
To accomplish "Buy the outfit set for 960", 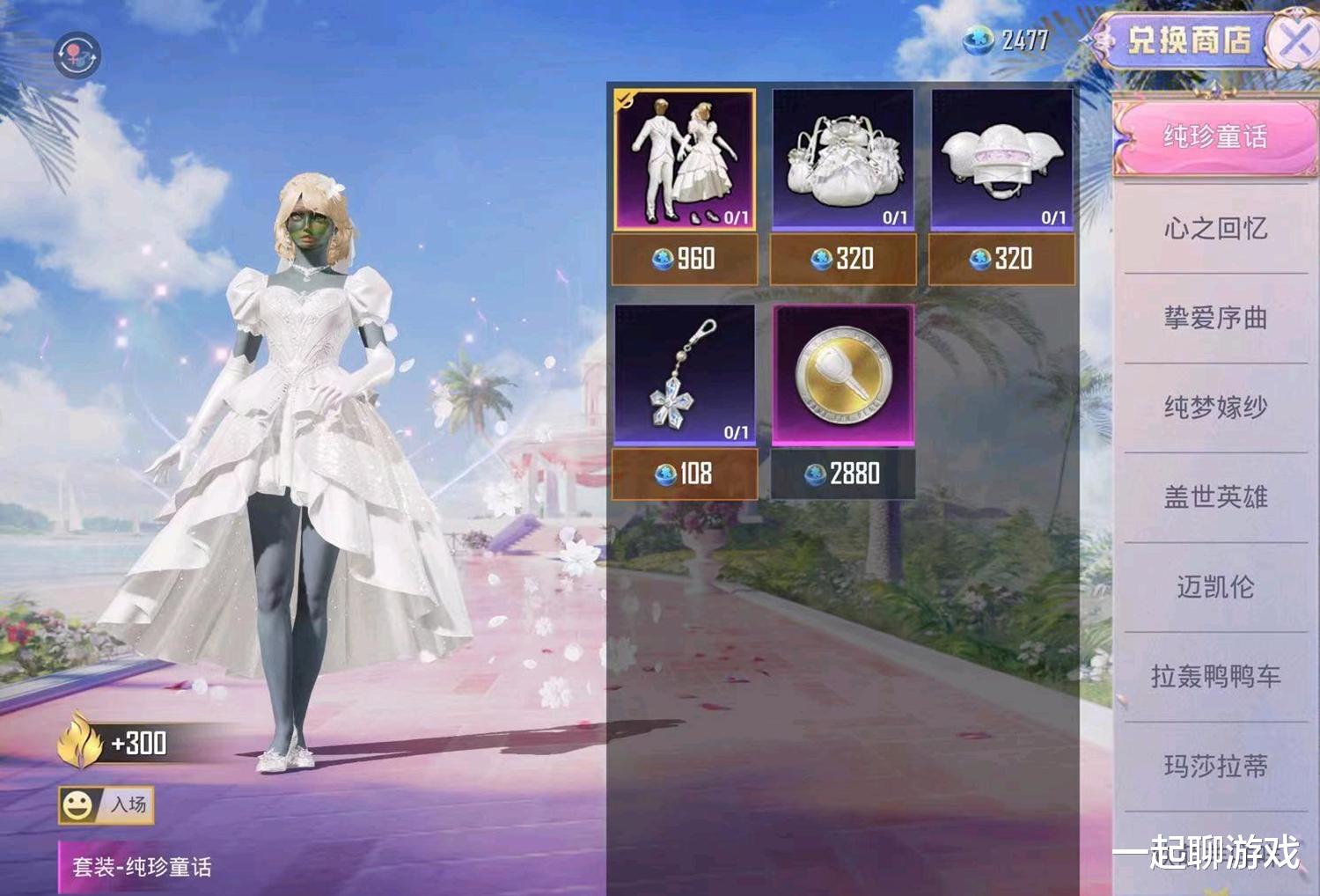I will point(685,259).
